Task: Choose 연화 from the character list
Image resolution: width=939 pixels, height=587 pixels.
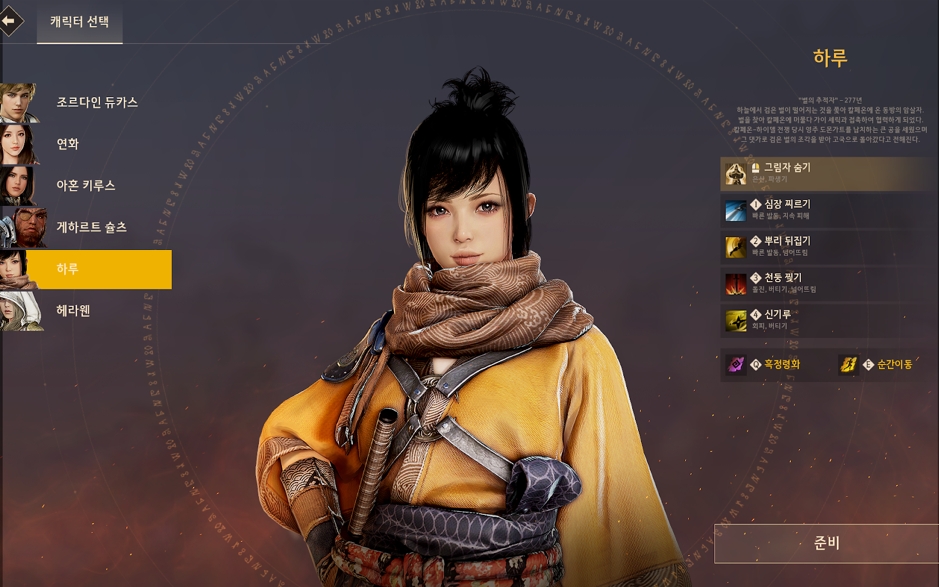Action: click(68, 144)
